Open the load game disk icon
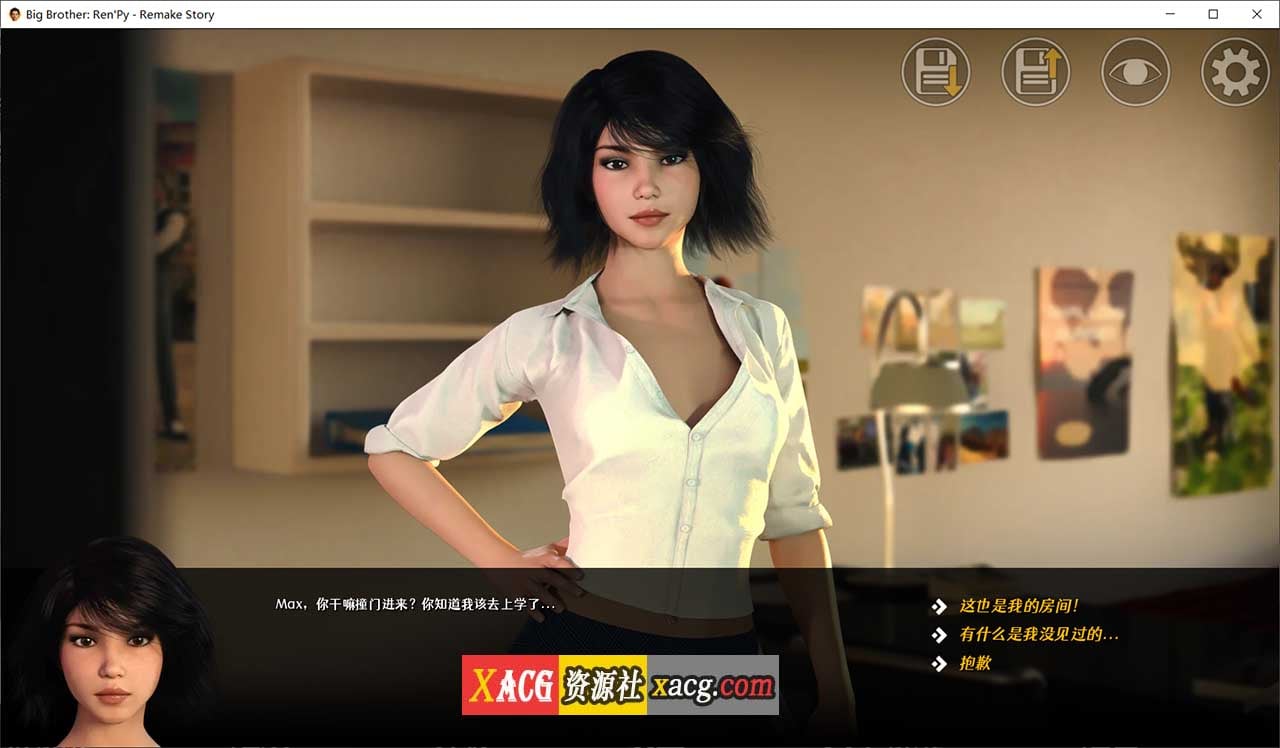Screen dimensions: 1280x748 1035,71
